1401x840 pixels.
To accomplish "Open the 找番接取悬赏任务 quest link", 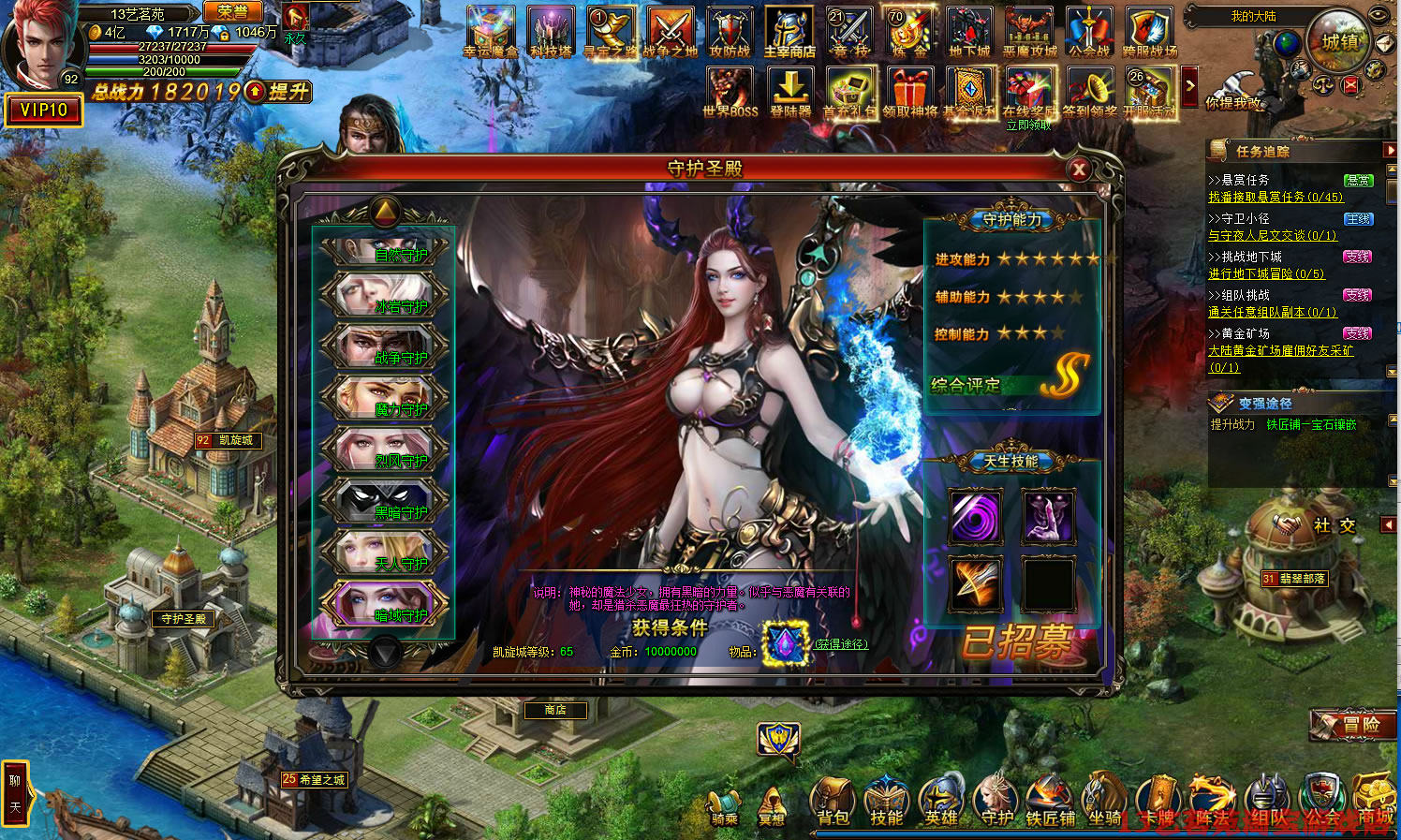I will pyautogui.click(x=1276, y=197).
